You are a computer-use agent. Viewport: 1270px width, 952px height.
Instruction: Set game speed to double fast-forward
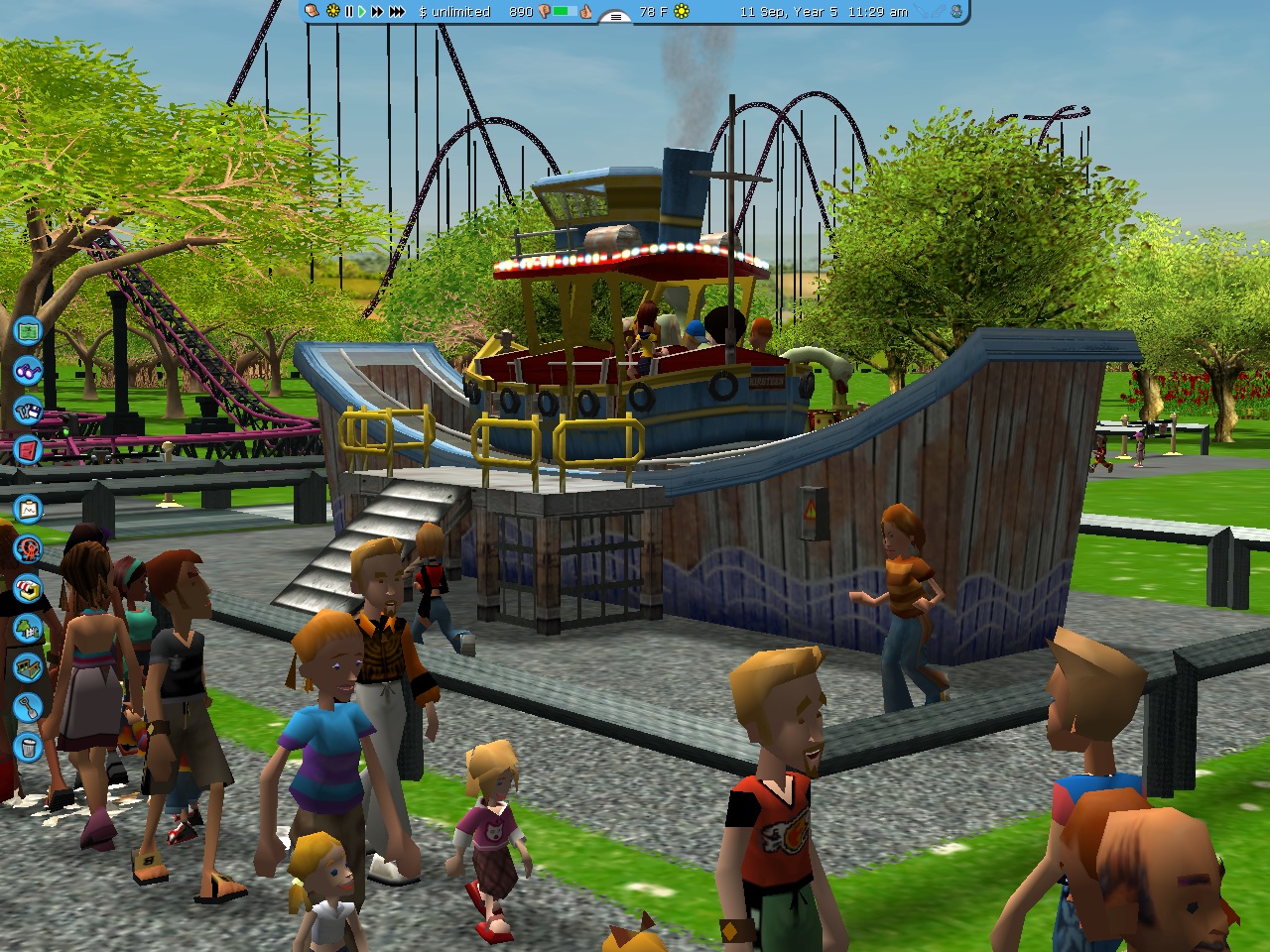tap(377, 12)
